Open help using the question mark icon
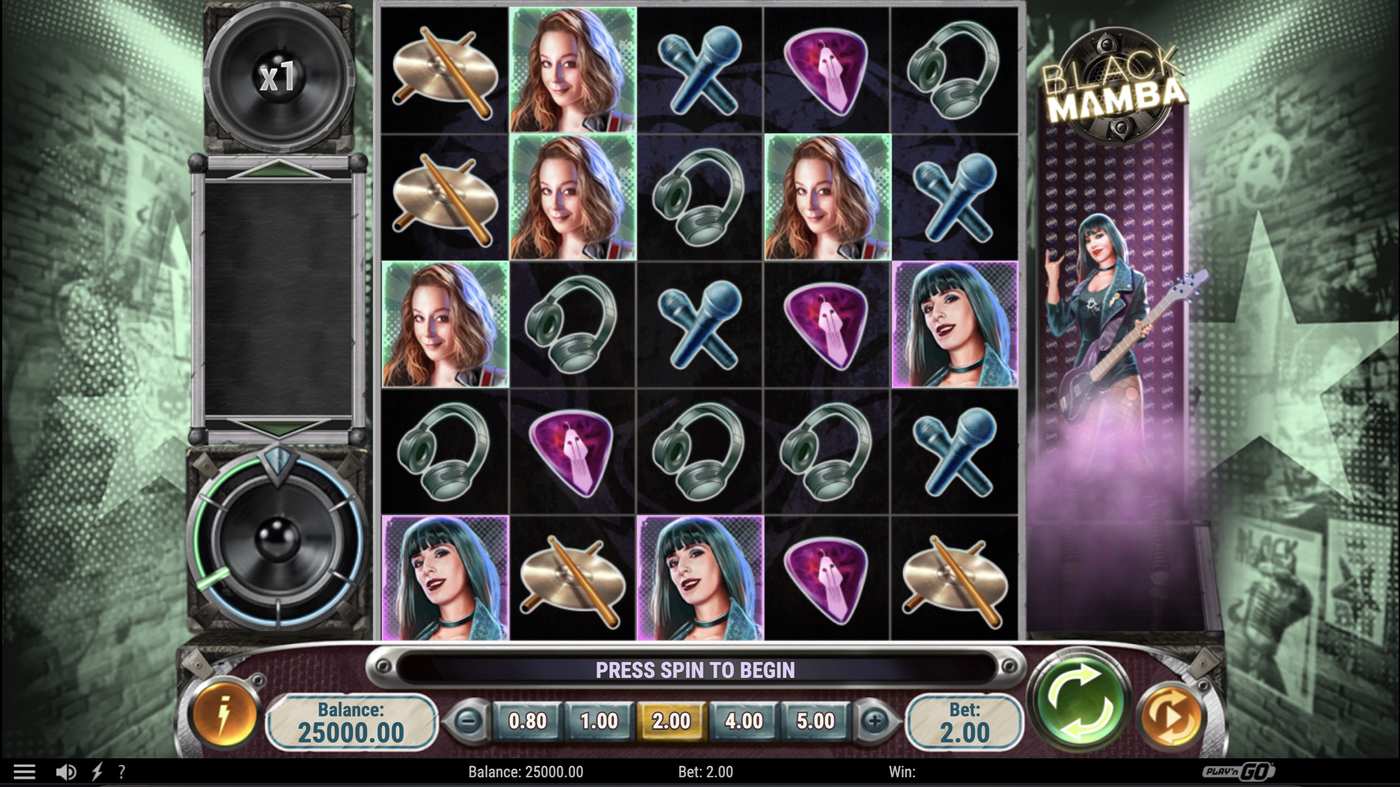The height and width of the screenshot is (787, 1400). click(121, 770)
